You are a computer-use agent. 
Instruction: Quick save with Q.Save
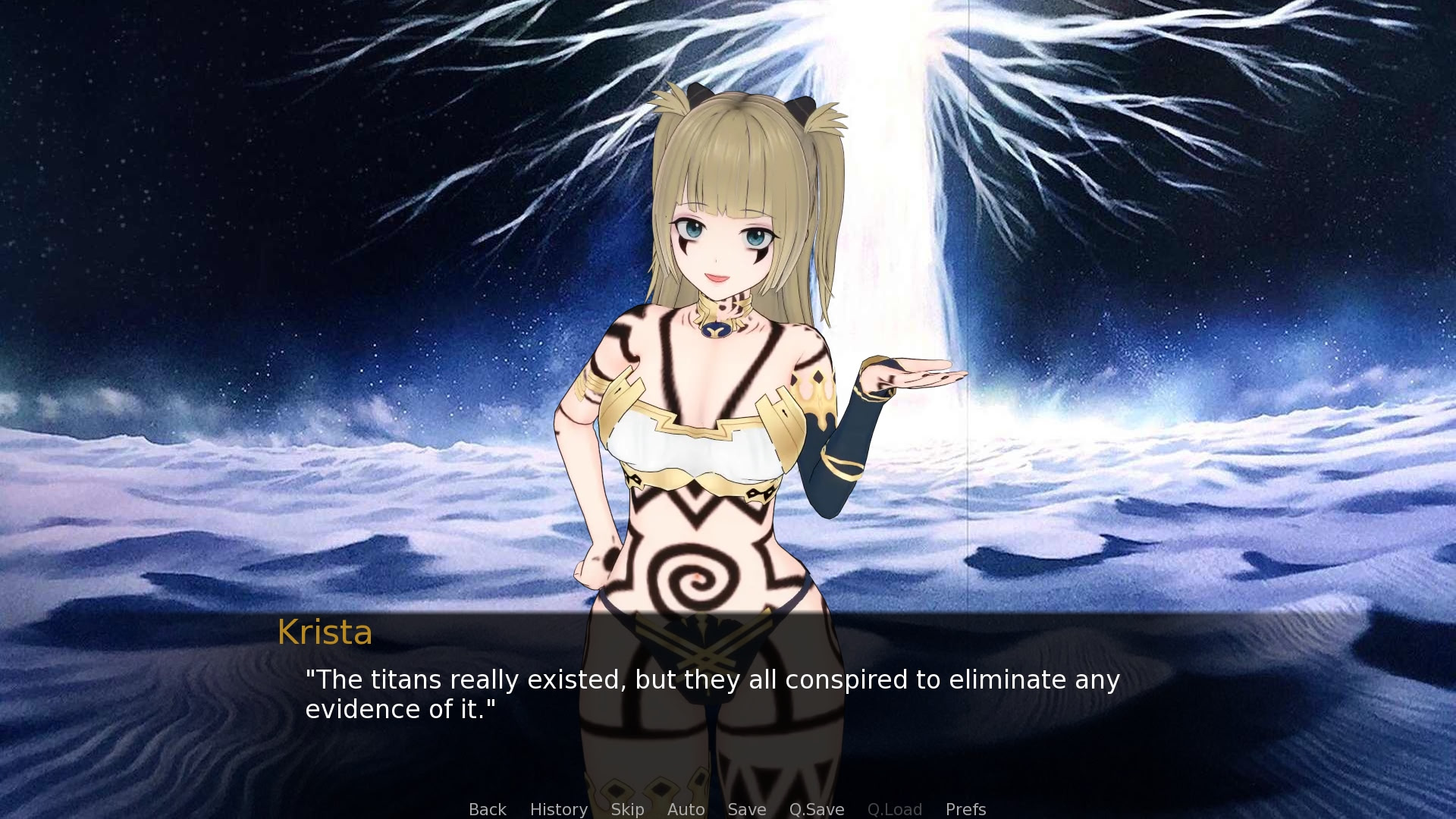click(x=816, y=809)
